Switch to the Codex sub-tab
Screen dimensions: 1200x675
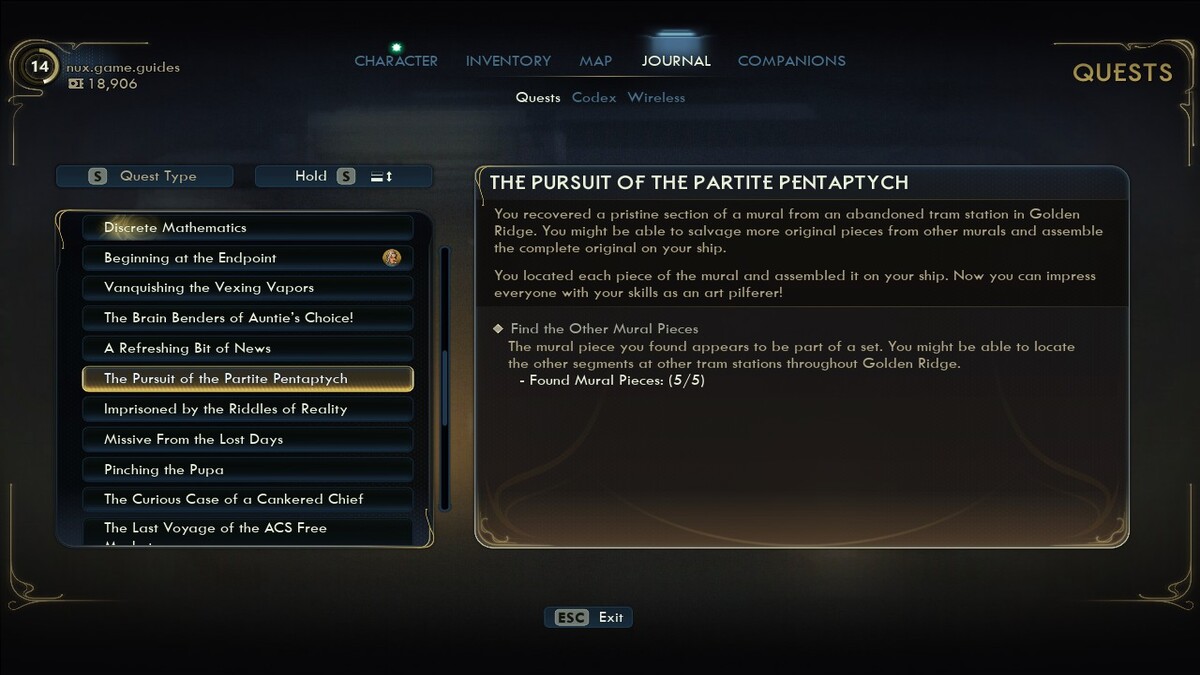[593, 98]
